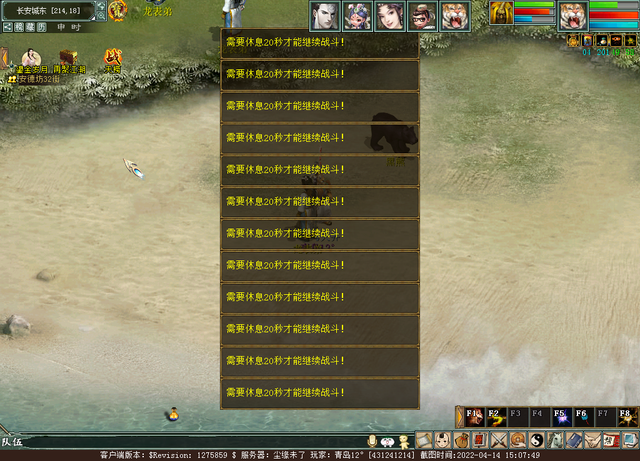Viewport: 640px width, 461px height.
Task: Trigger the F5 purple burst skill
Action: [559, 416]
